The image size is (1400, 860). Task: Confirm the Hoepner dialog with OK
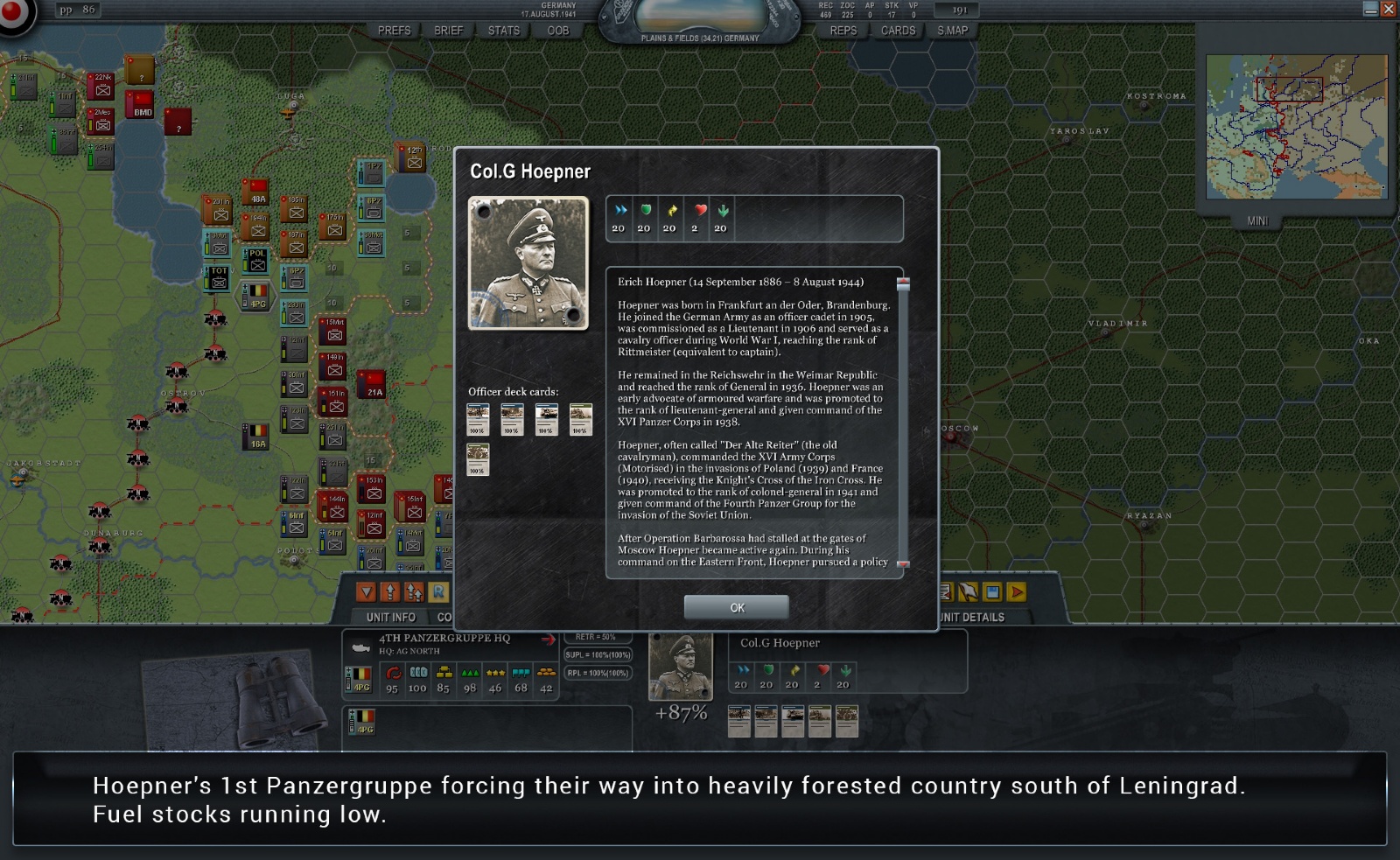[x=736, y=607]
